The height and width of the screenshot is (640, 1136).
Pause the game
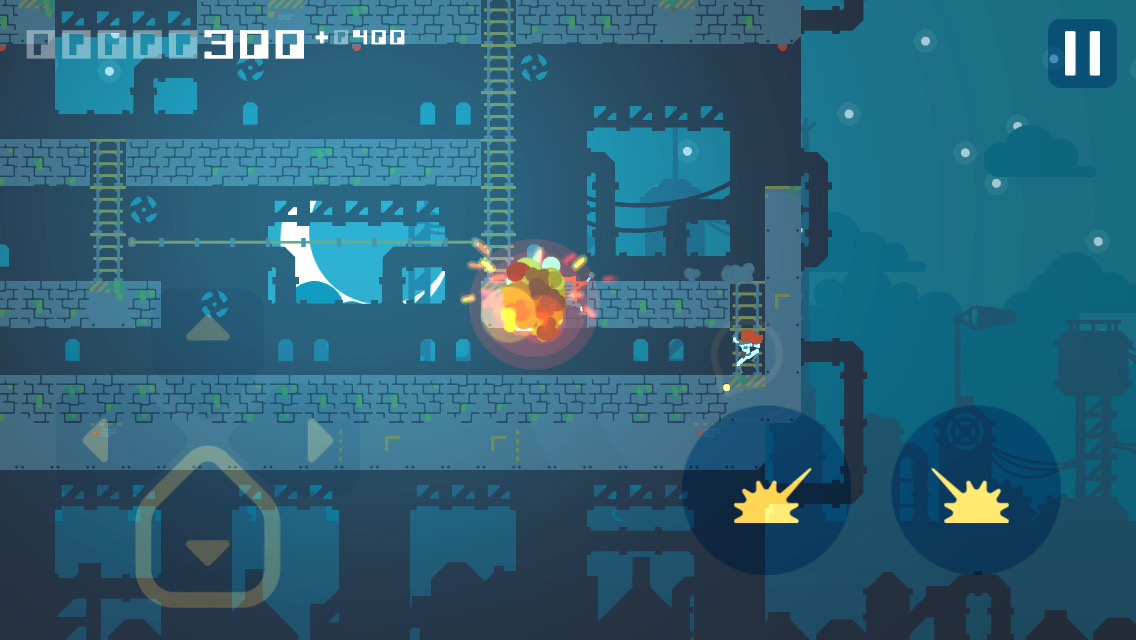click(x=1082, y=53)
